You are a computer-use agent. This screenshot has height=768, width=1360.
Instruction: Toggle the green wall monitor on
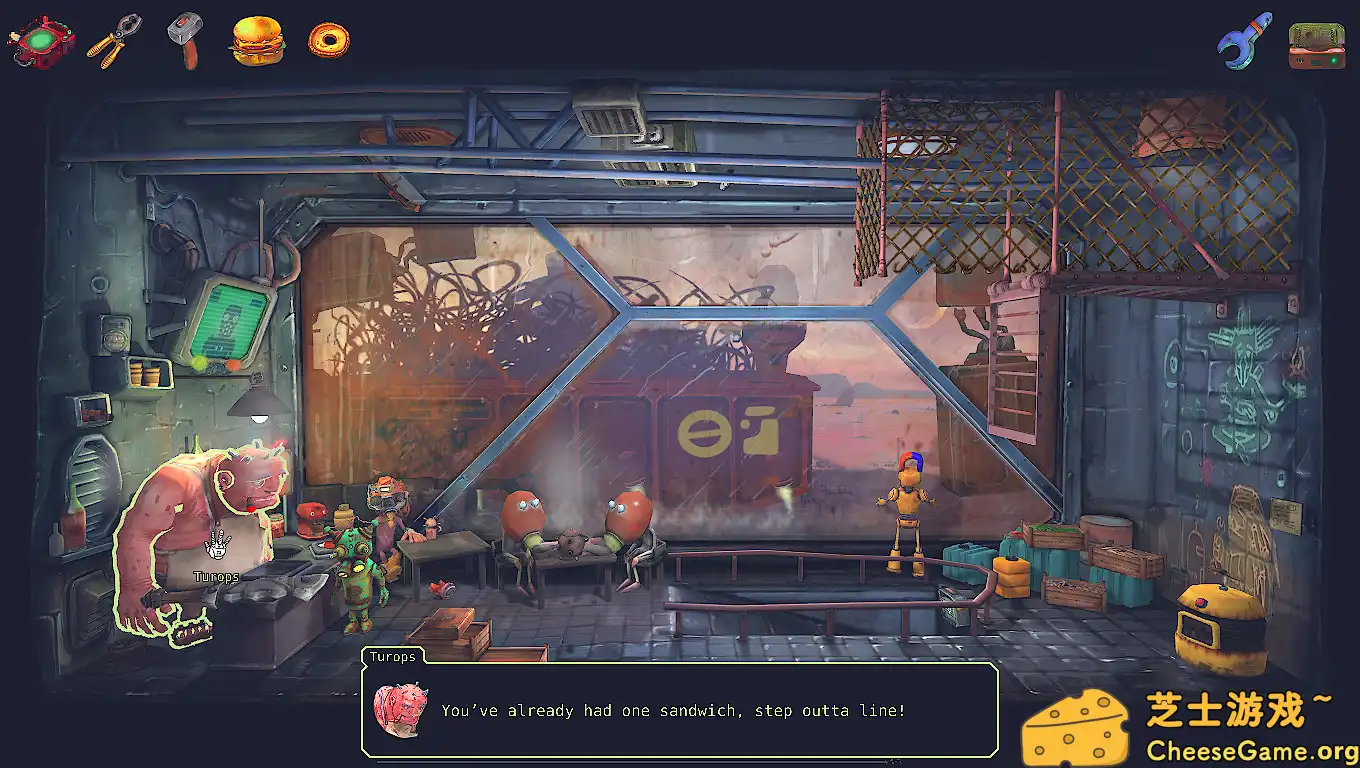tap(228, 320)
